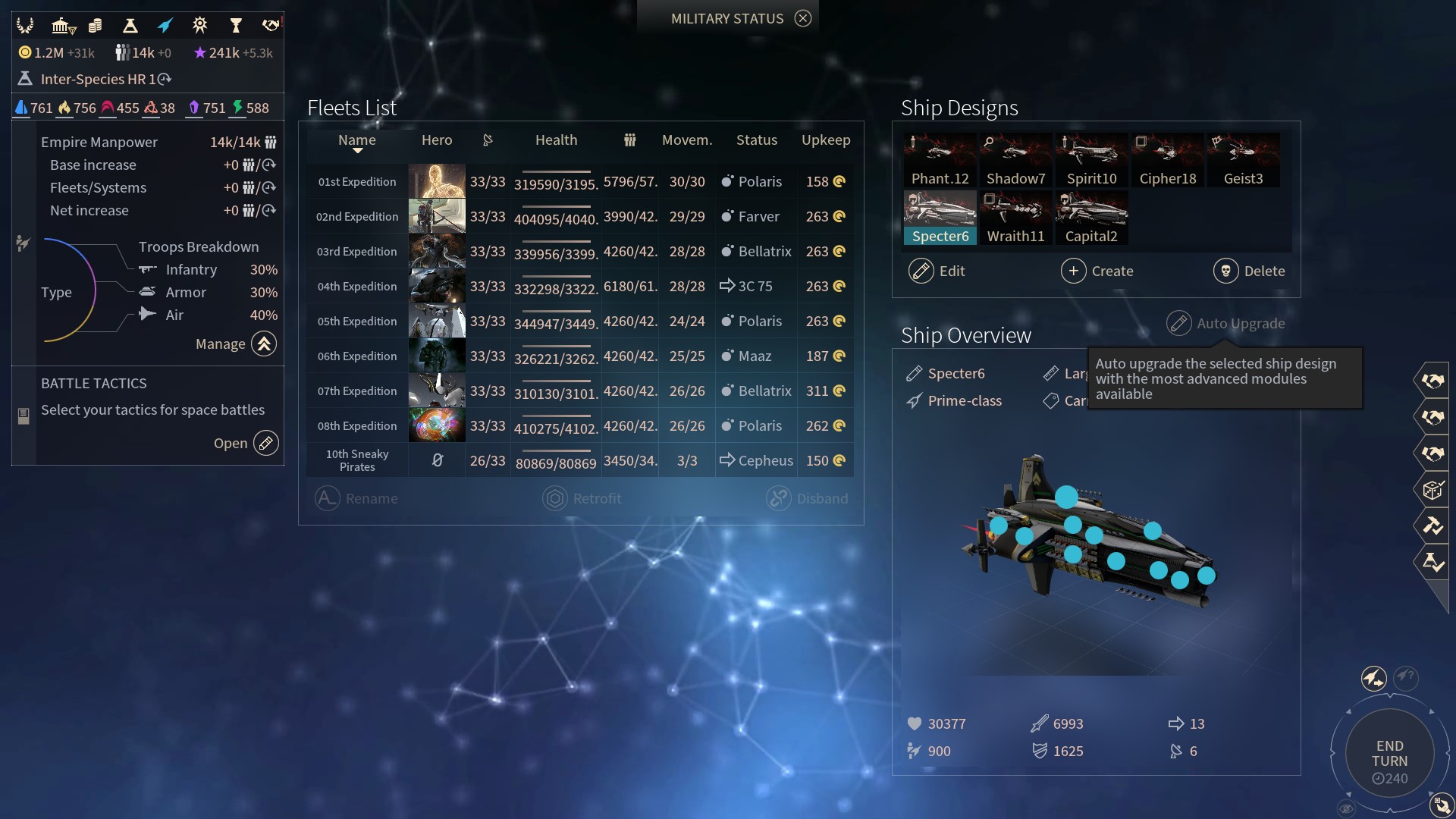Select the Capital2 ship design
Viewport: 1456px width, 819px height.
pyautogui.click(x=1091, y=218)
